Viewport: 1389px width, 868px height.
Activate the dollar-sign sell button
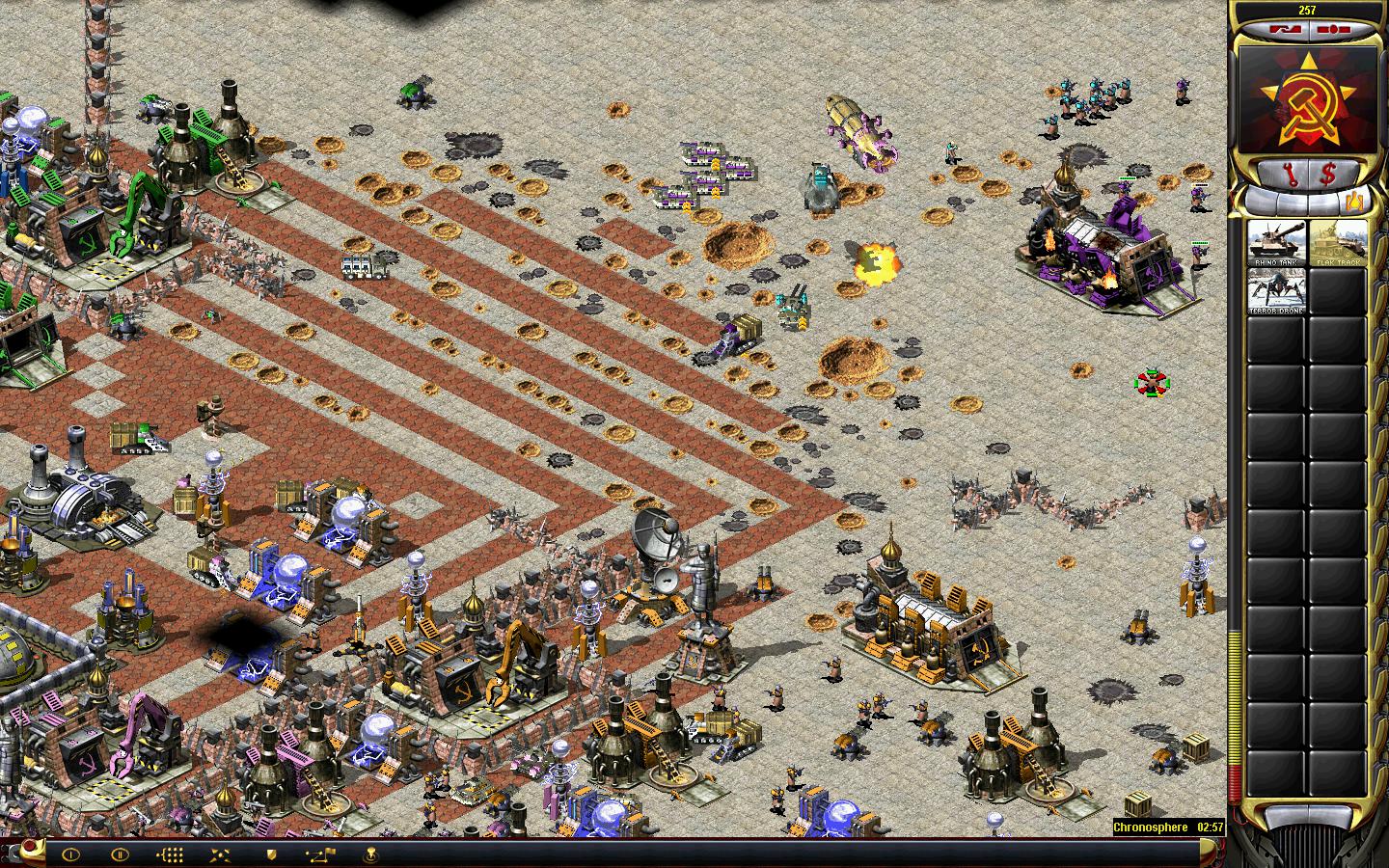pyautogui.click(x=1328, y=175)
